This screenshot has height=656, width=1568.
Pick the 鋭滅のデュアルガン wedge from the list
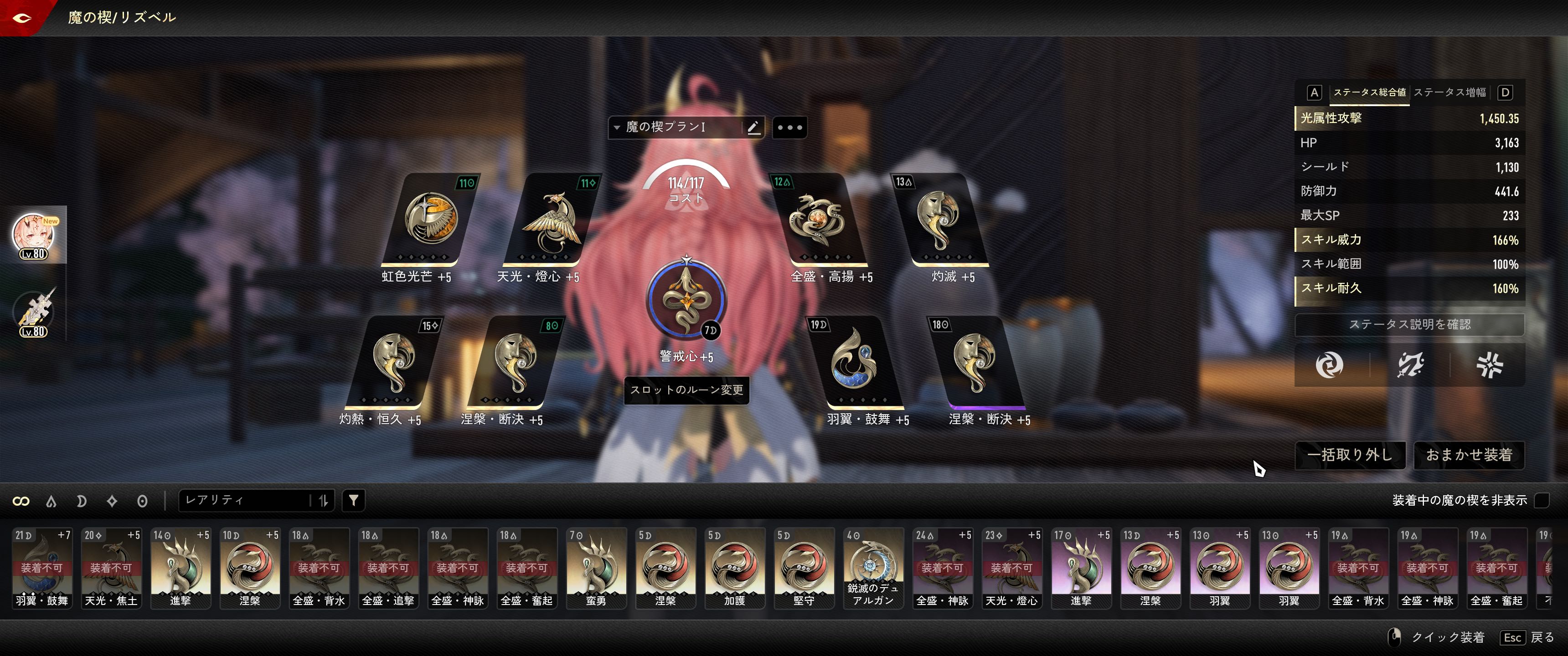(873, 568)
